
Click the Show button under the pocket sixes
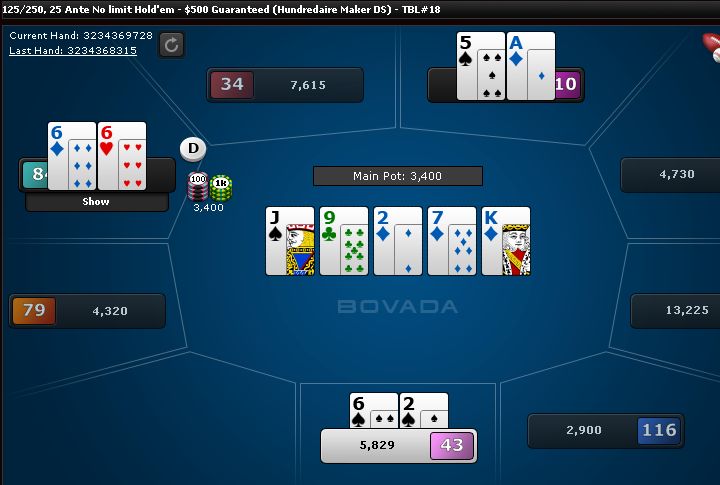click(97, 201)
